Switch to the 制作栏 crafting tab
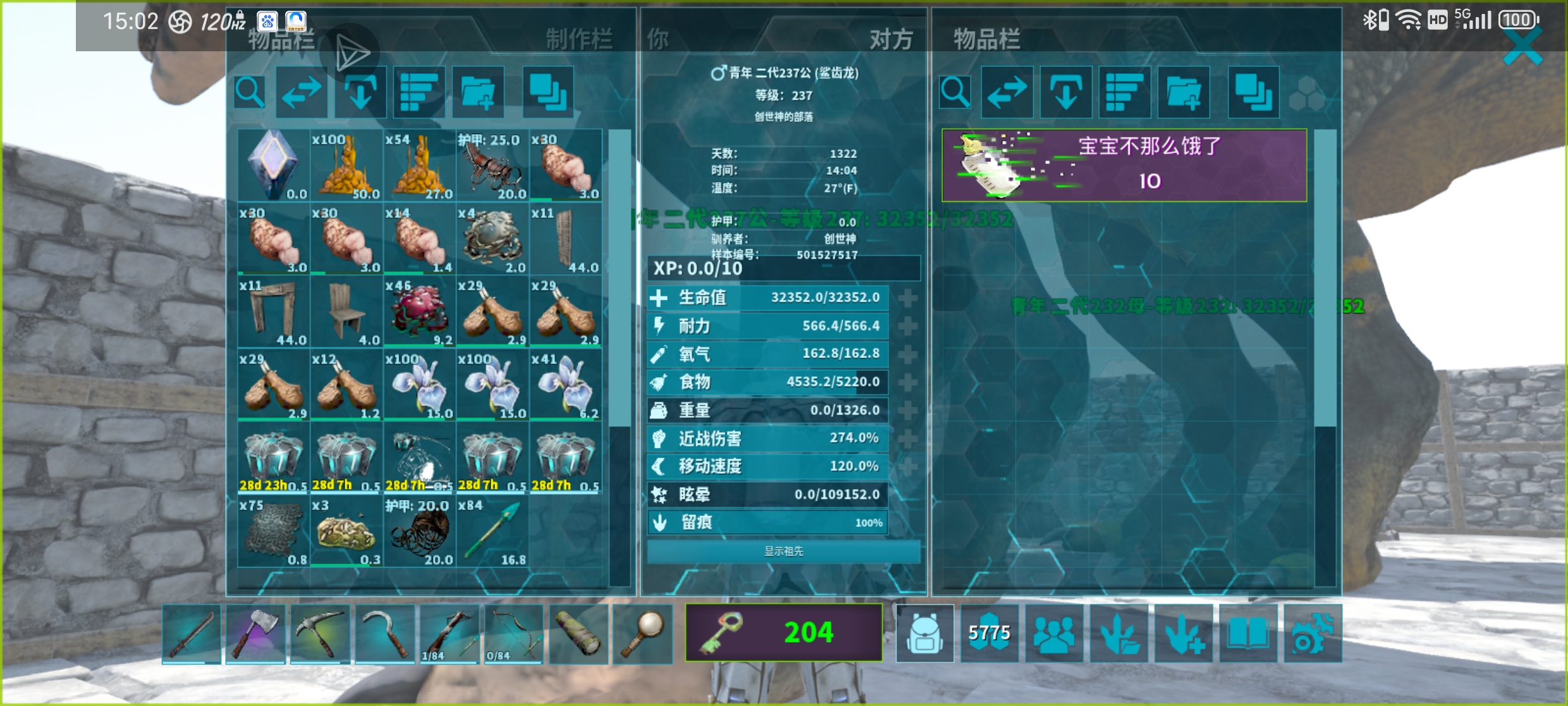1568x706 pixels. pyautogui.click(x=579, y=39)
